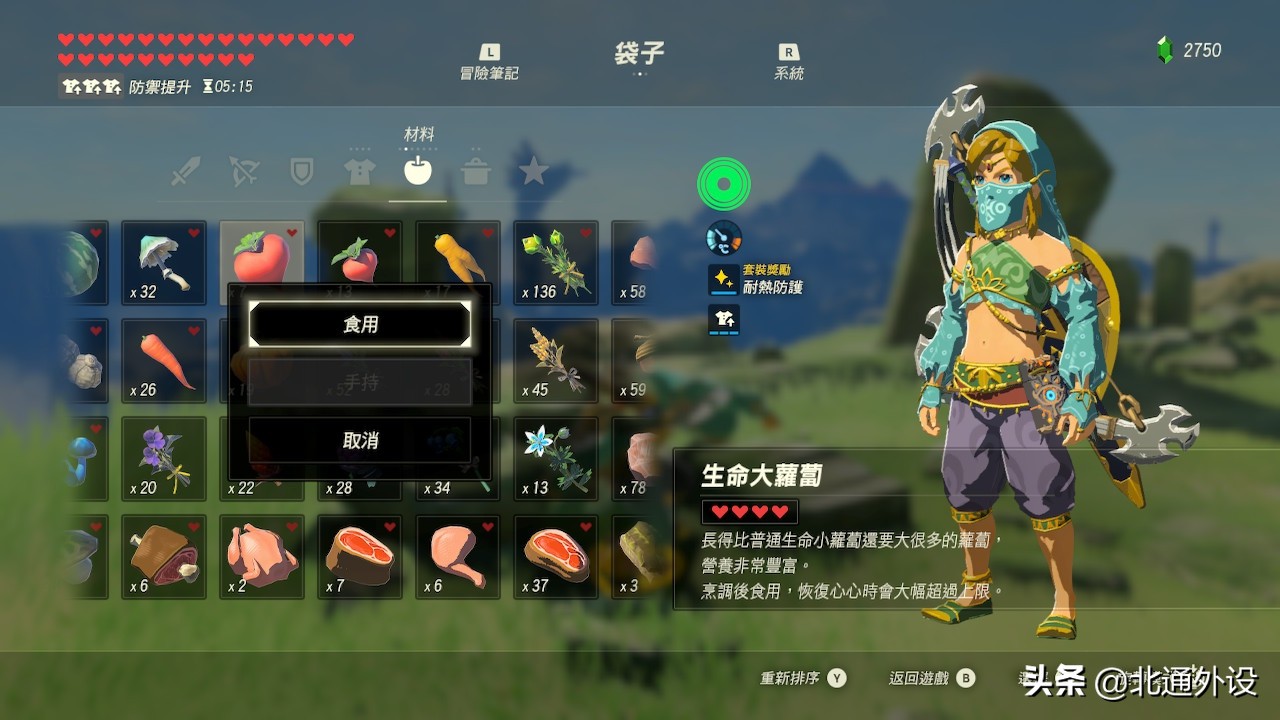Select 取消 to cancel the popup
This screenshot has height=720, width=1280.
[360, 440]
